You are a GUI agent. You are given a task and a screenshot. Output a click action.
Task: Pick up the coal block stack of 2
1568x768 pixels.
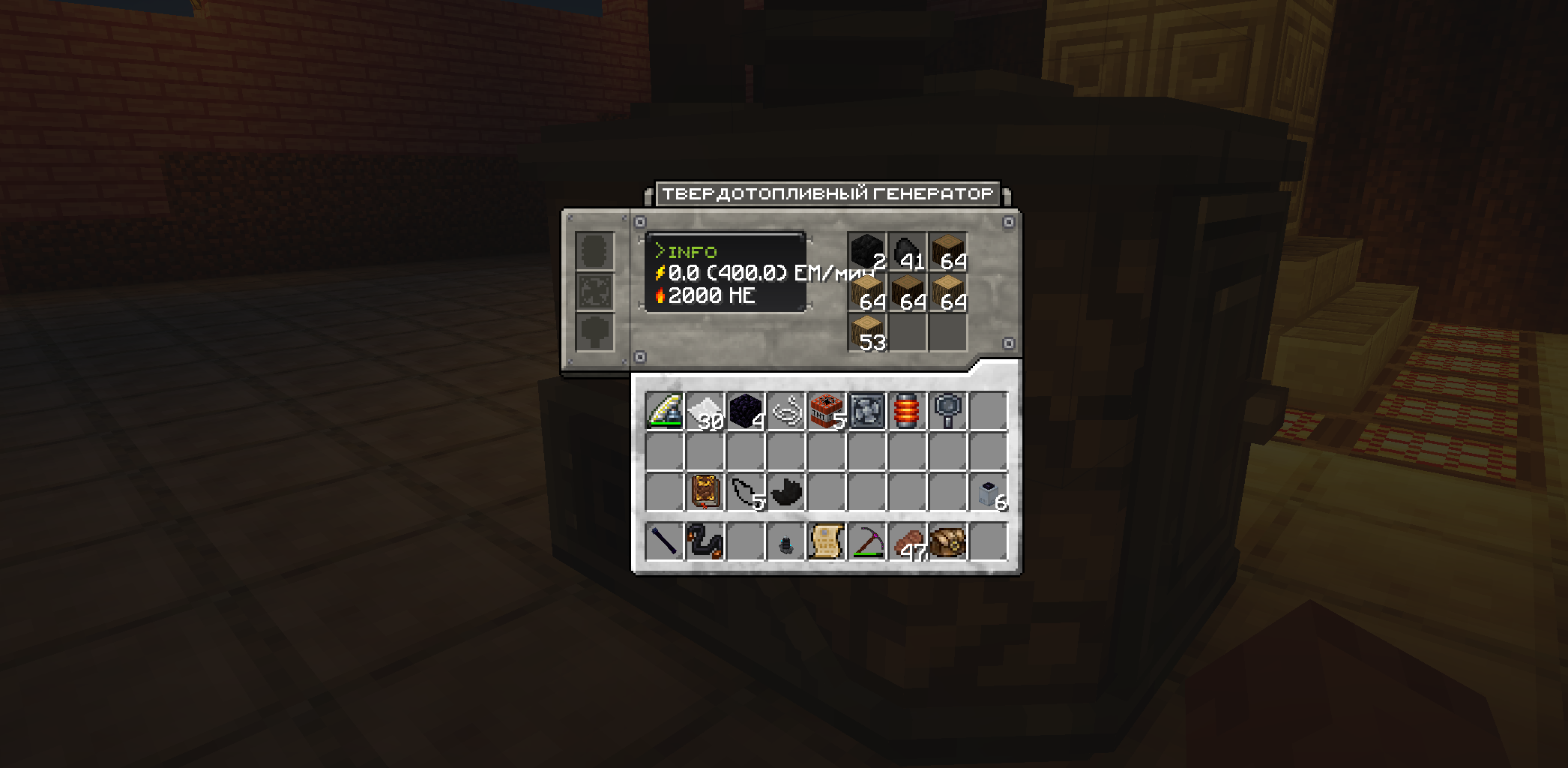click(x=867, y=251)
